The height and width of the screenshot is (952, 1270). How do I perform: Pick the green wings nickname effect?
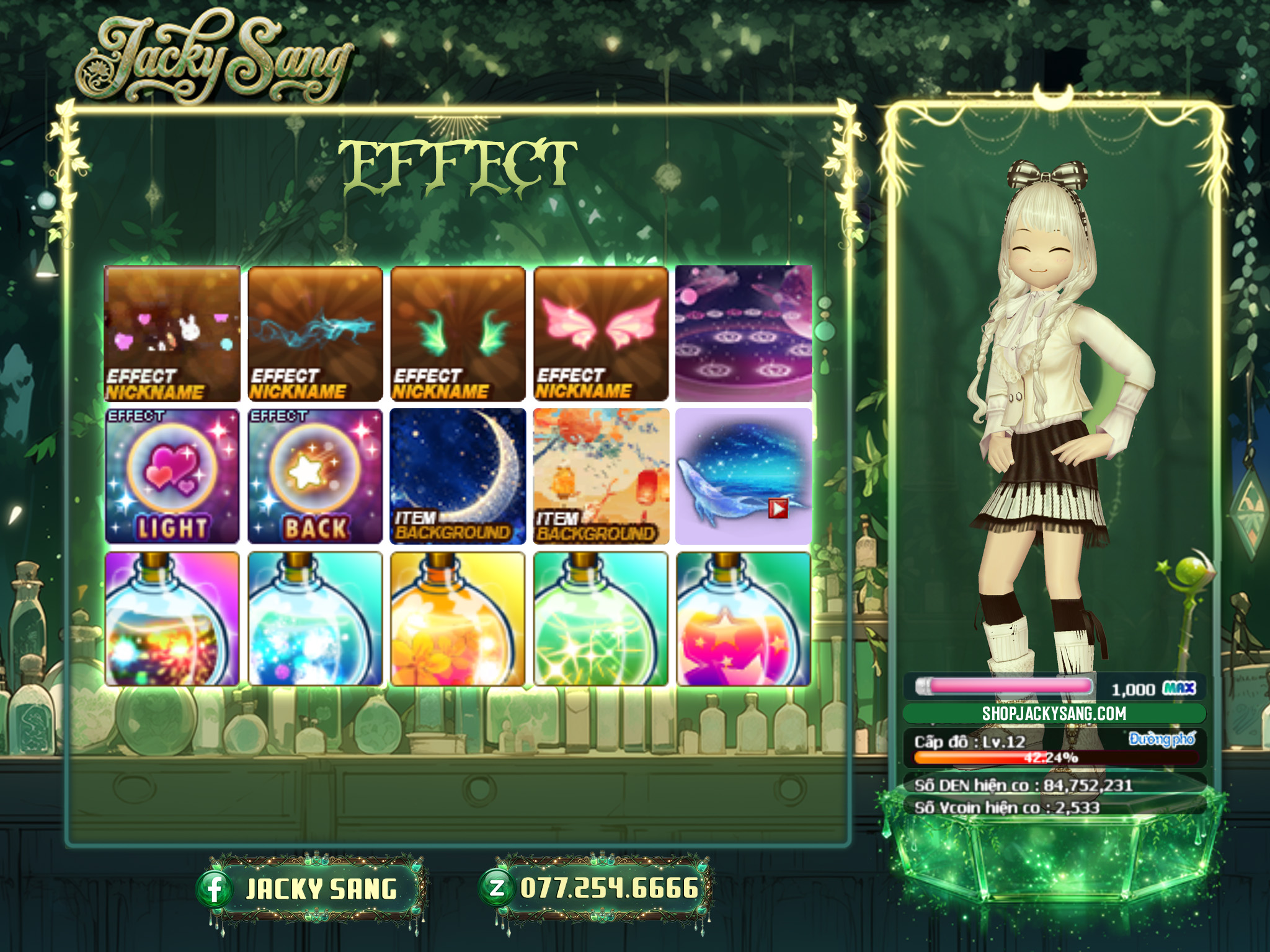tap(458, 333)
